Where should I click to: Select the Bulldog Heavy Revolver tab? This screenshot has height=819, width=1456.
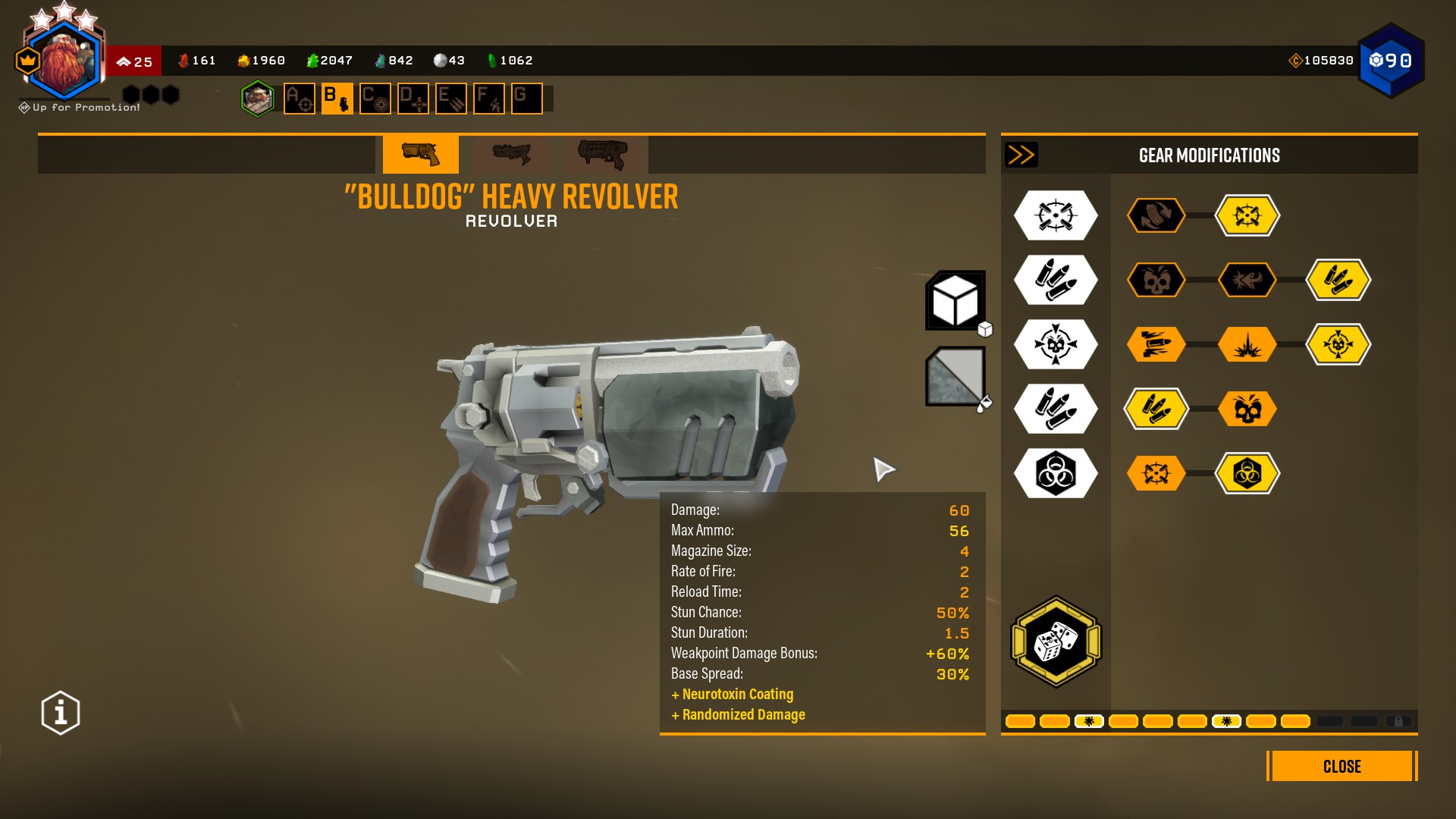[x=420, y=154]
